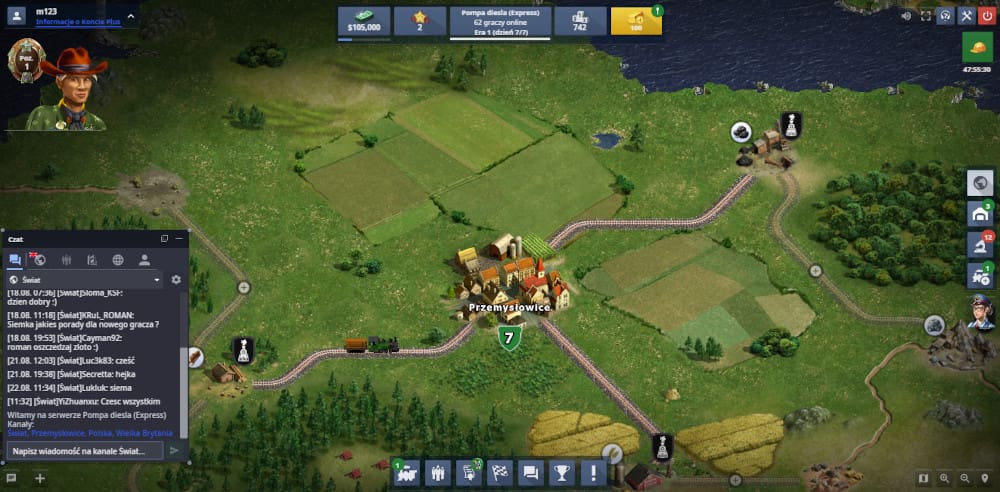Type in the chat message field
The height and width of the screenshot is (492, 1000).
(85, 451)
